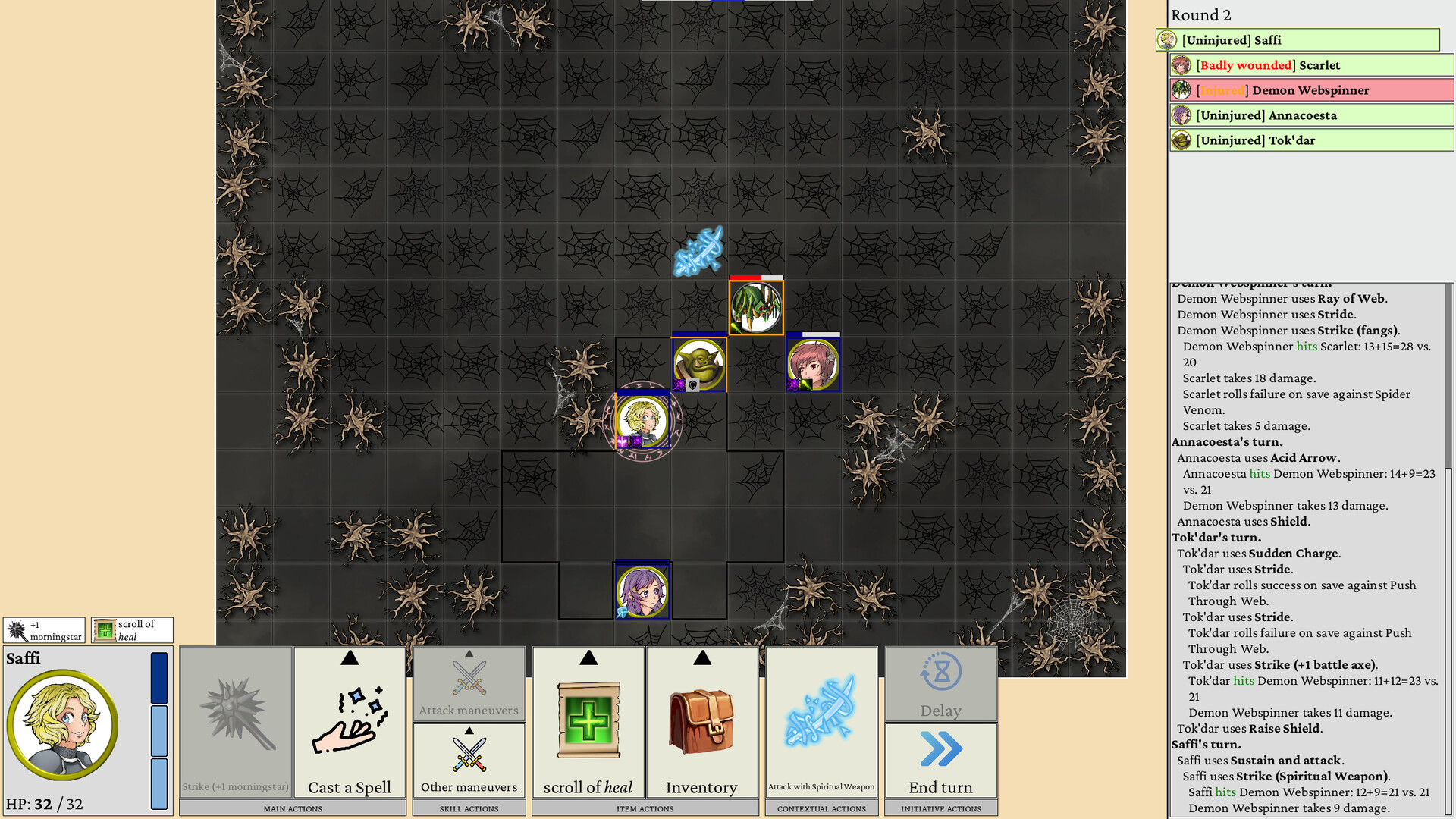Click the scroll of heal inventory slot
The height and width of the screenshot is (819, 1456).
click(131, 629)
